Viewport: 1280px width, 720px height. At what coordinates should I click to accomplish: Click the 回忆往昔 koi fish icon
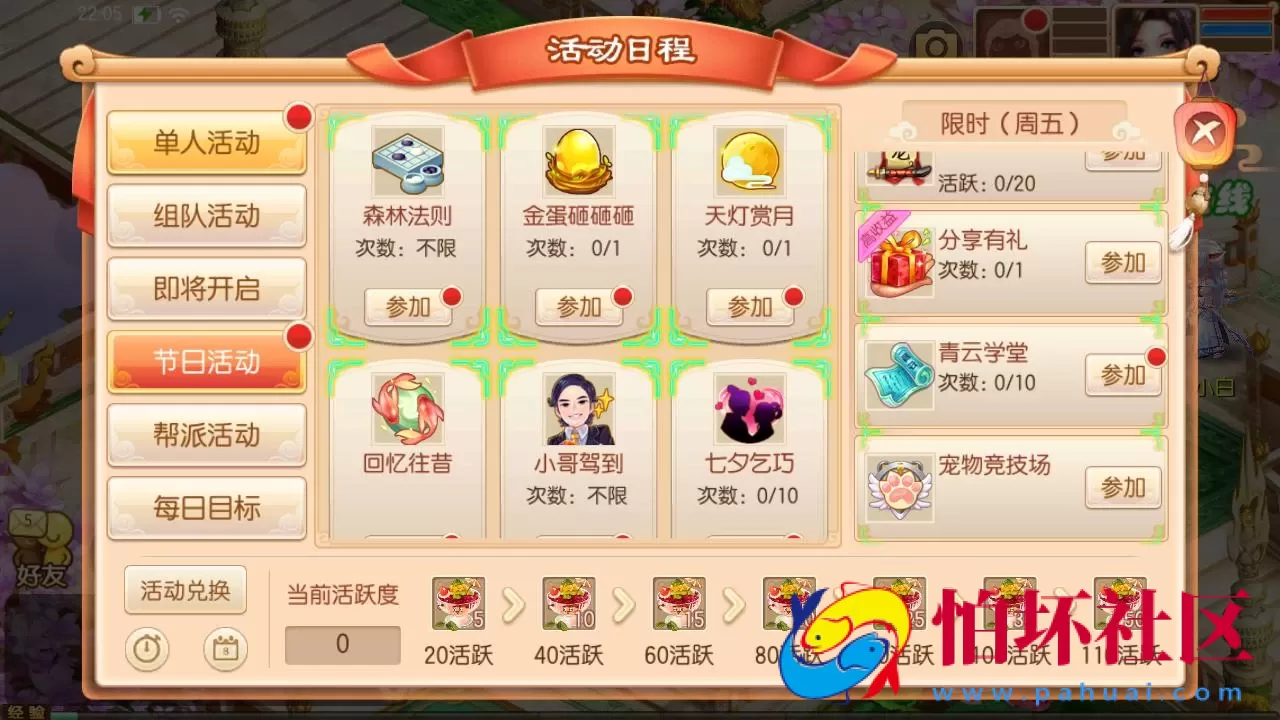(x=406, y=408)
